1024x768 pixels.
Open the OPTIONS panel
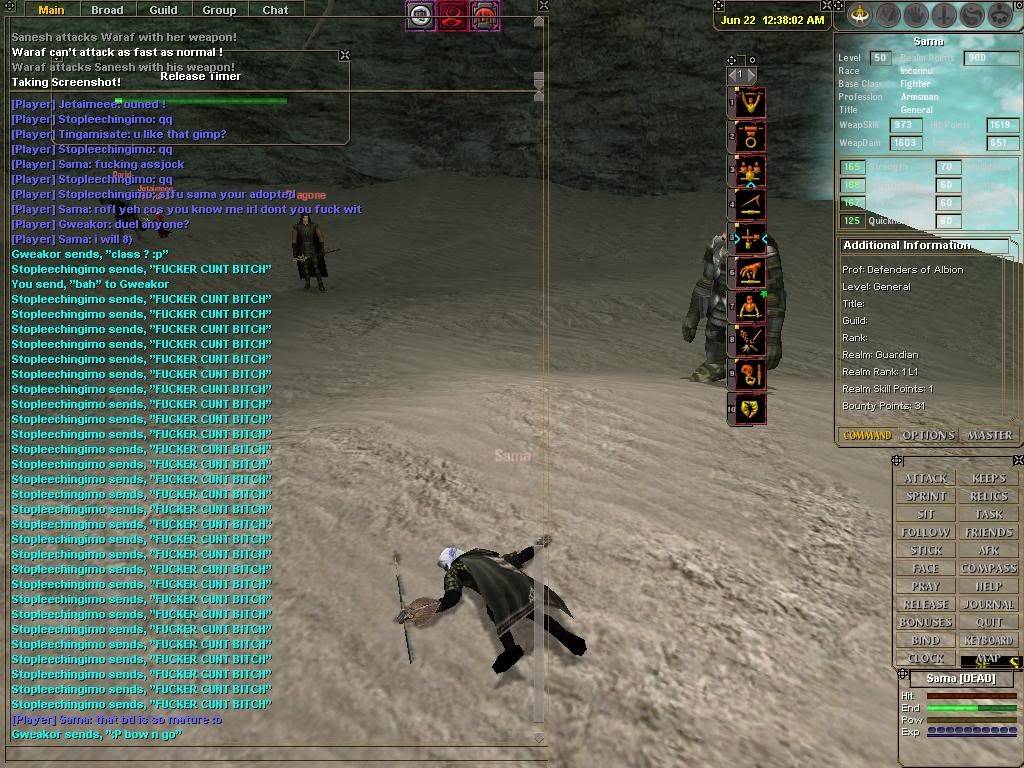[x=929, y=435]
